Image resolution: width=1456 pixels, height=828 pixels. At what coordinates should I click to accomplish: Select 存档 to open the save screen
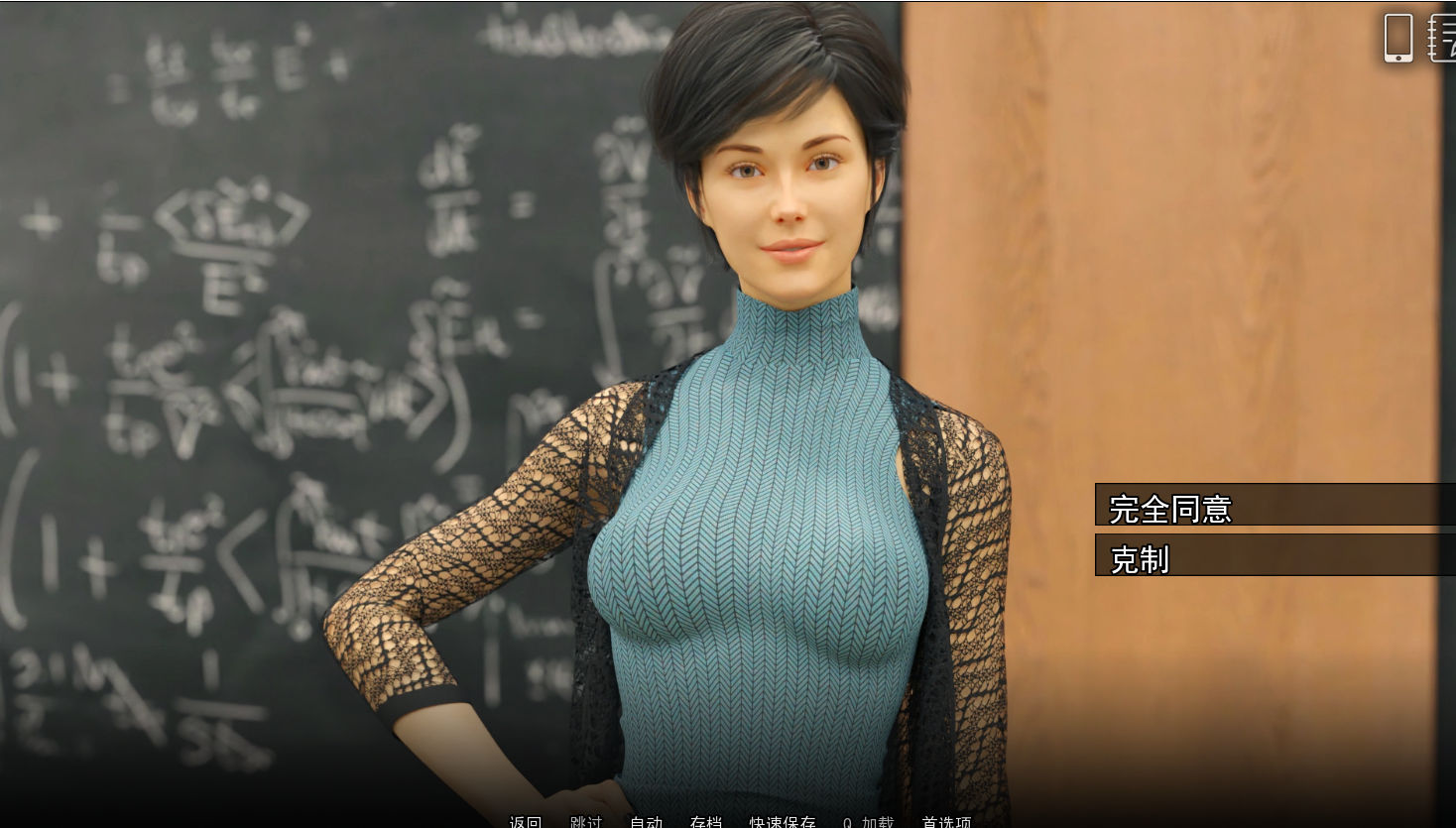(705, 822)
